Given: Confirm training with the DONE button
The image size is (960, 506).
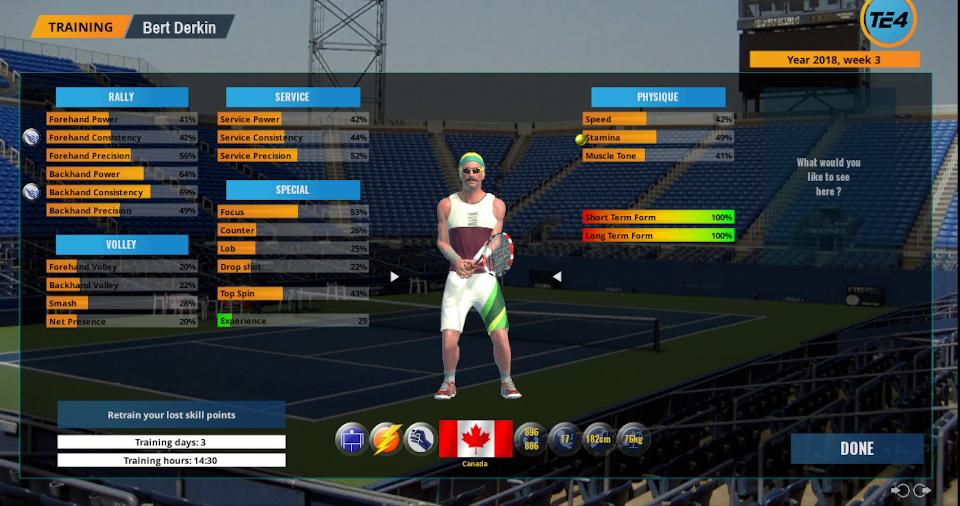Looking at the screenshot, I should pos(856,448).
